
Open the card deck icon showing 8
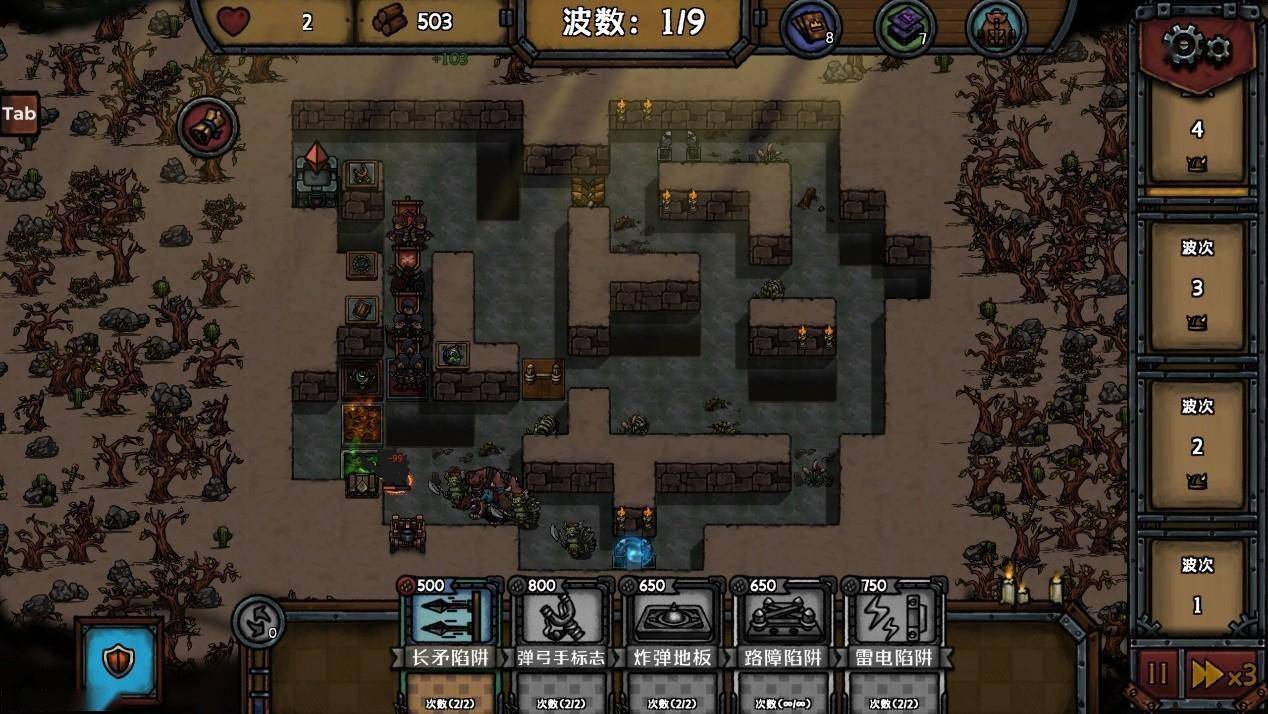click(809, 28)
